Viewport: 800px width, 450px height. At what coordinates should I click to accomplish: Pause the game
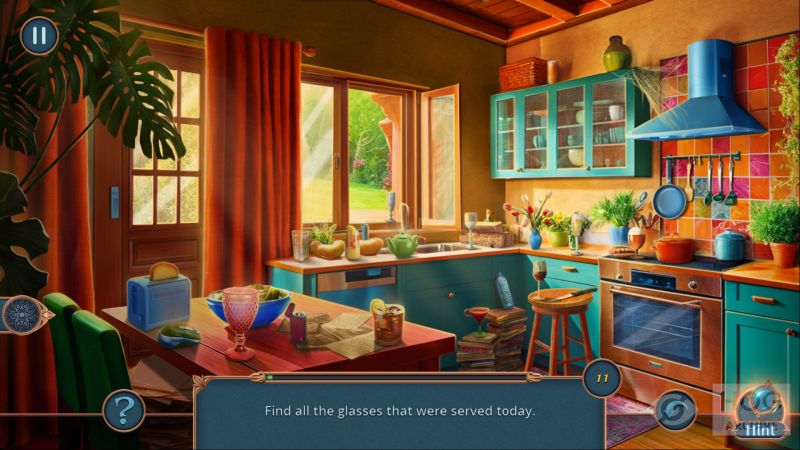click(39, 36)
